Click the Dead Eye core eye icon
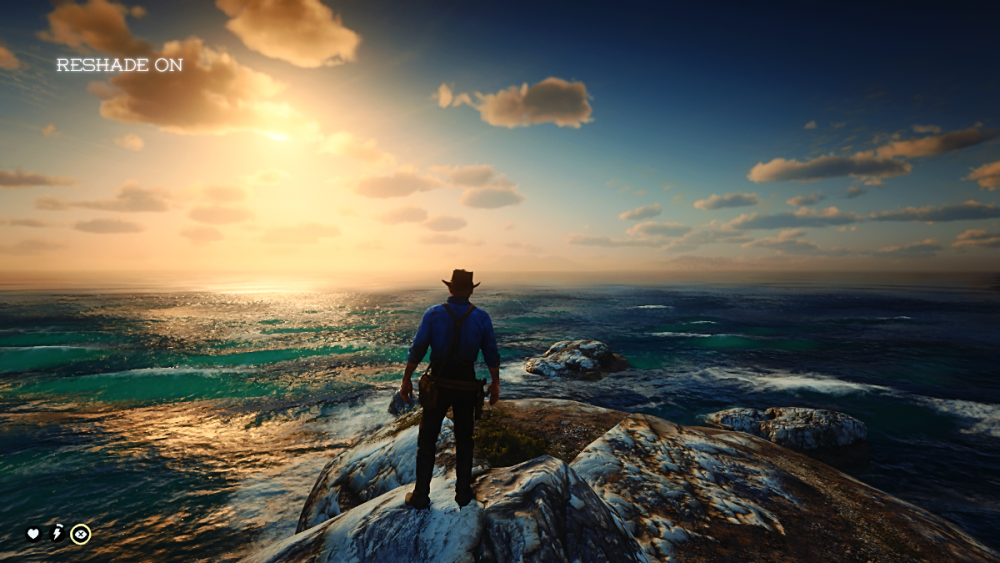Screen dimensions: 1000x563 click(x=80, y=534)
